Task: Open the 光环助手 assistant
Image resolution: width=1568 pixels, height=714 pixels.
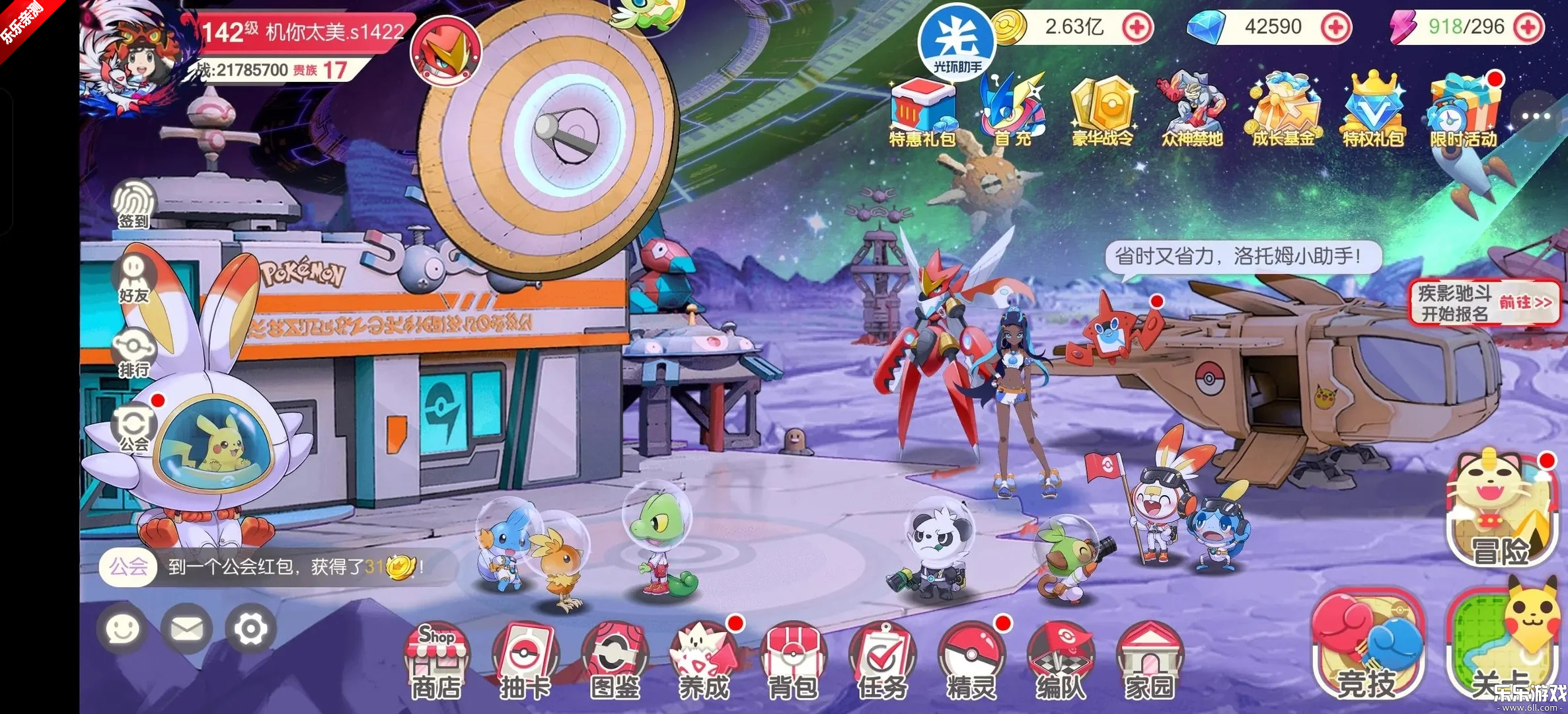Action: [x=956, y=40]
